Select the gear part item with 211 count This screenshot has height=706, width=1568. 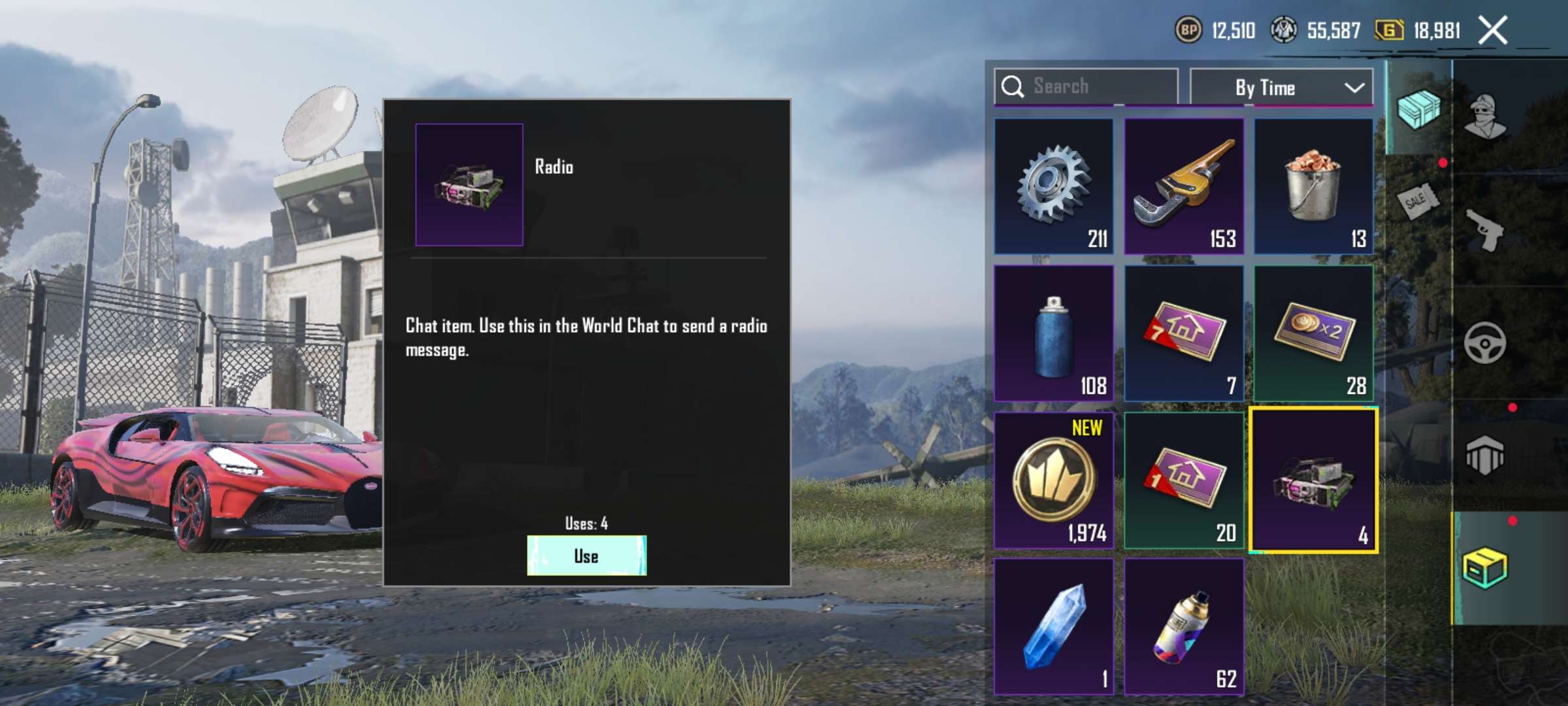(x=1053, y=188)
